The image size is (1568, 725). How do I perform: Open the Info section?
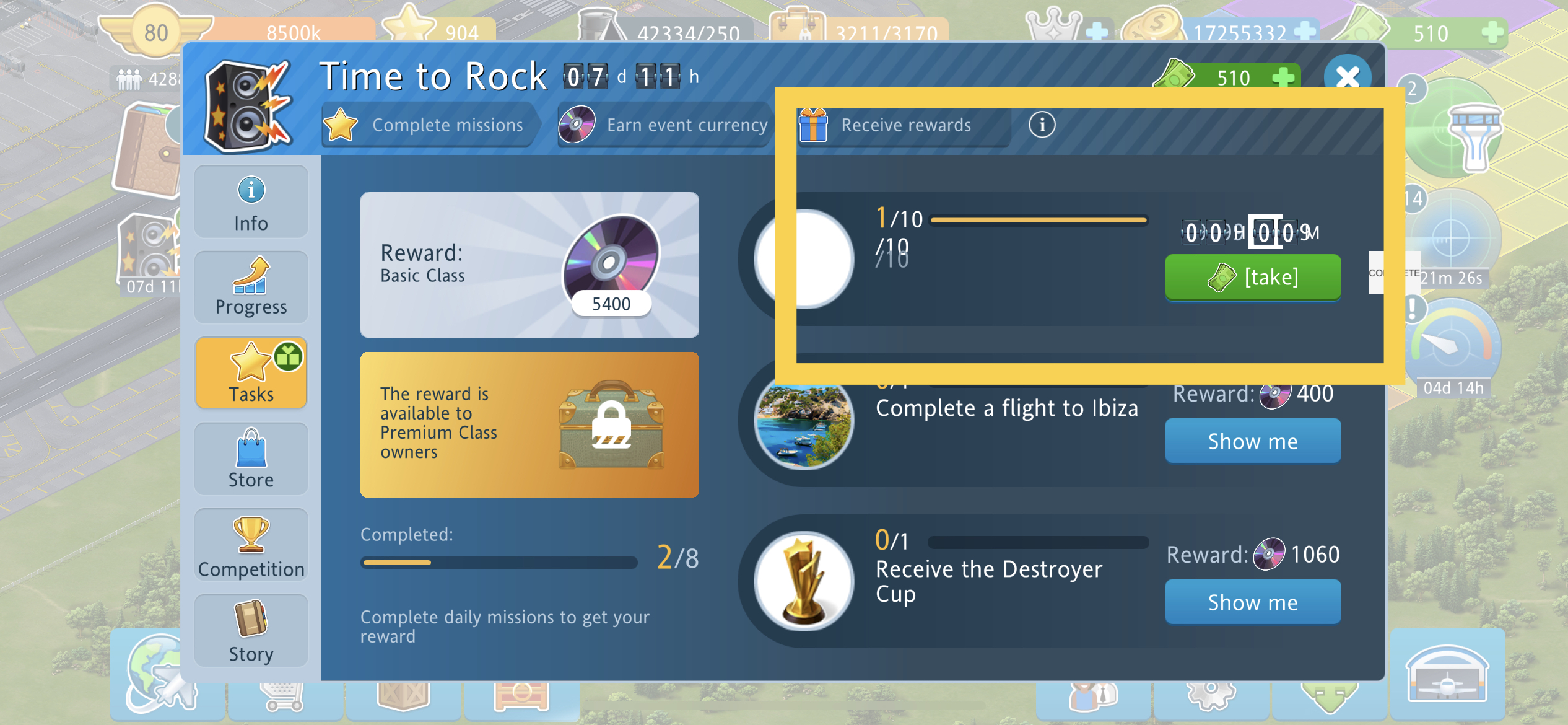(251, 202)
